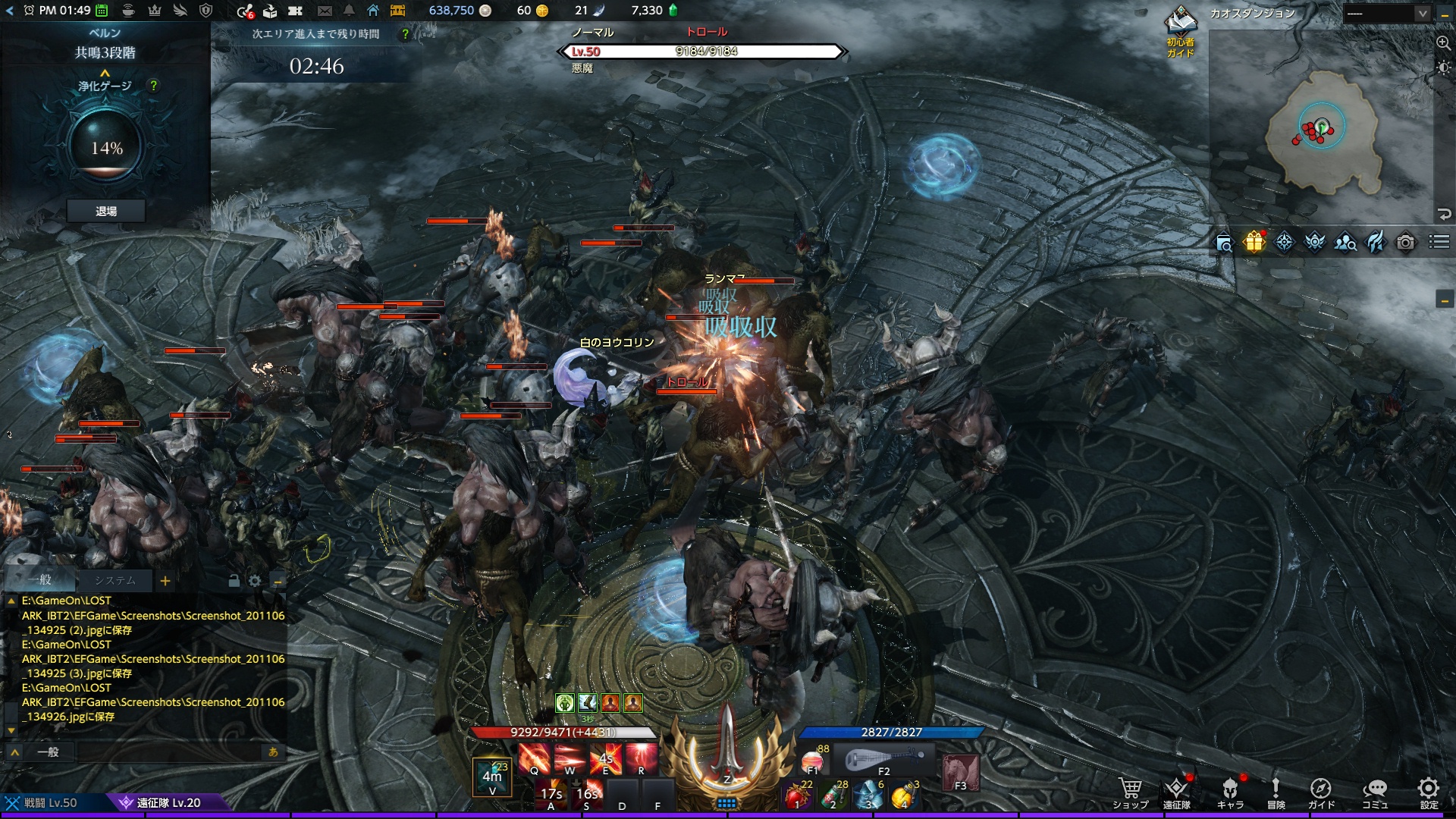Open the screenshot camera icon
Image resolution: width=1456 pixels, height=819 pixels.
(x=1405, y=242)
